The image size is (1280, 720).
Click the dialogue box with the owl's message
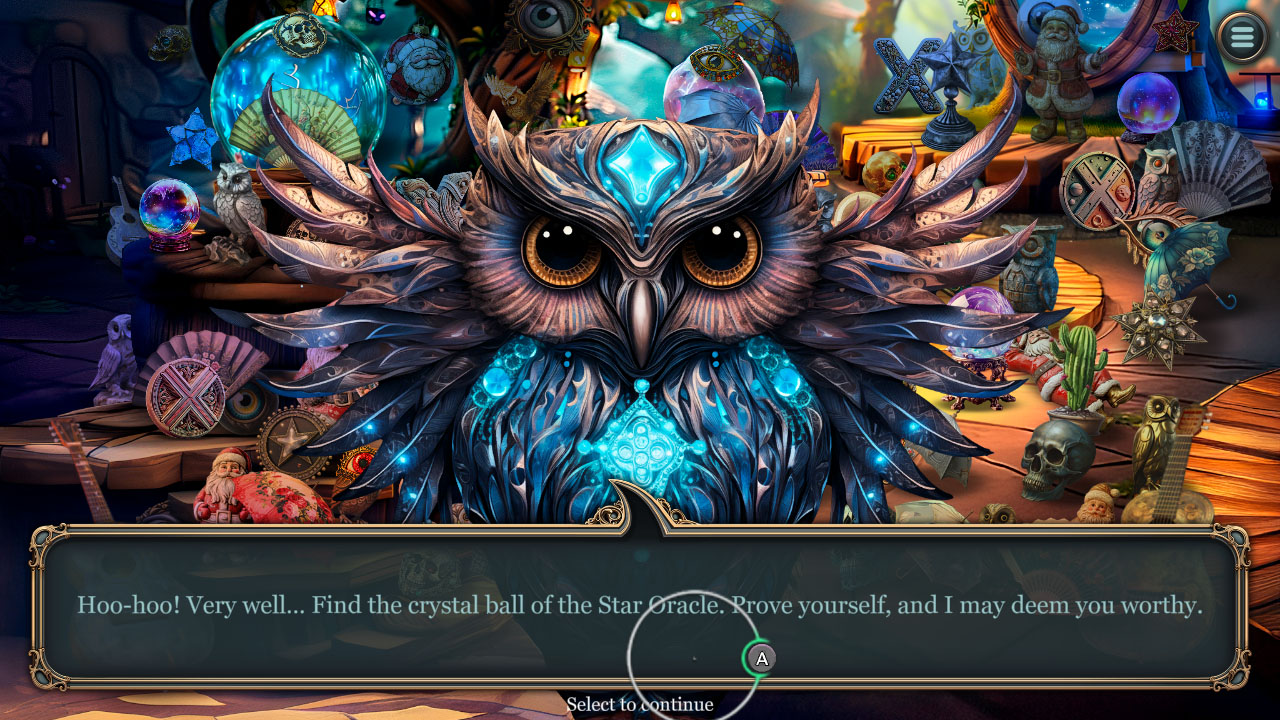(640, 605)
